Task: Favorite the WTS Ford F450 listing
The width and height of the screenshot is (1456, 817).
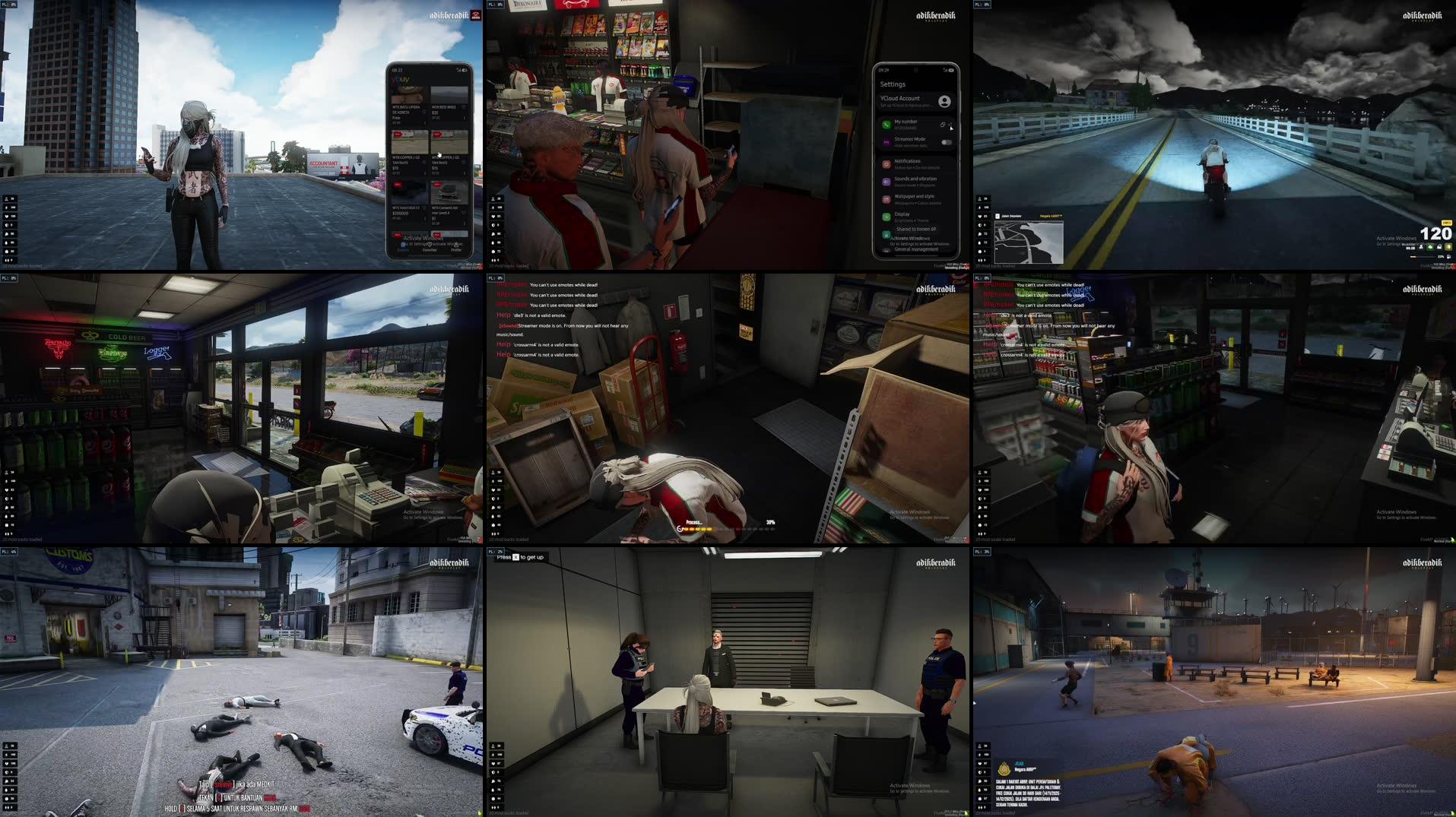Action: [x=424, y=207]
